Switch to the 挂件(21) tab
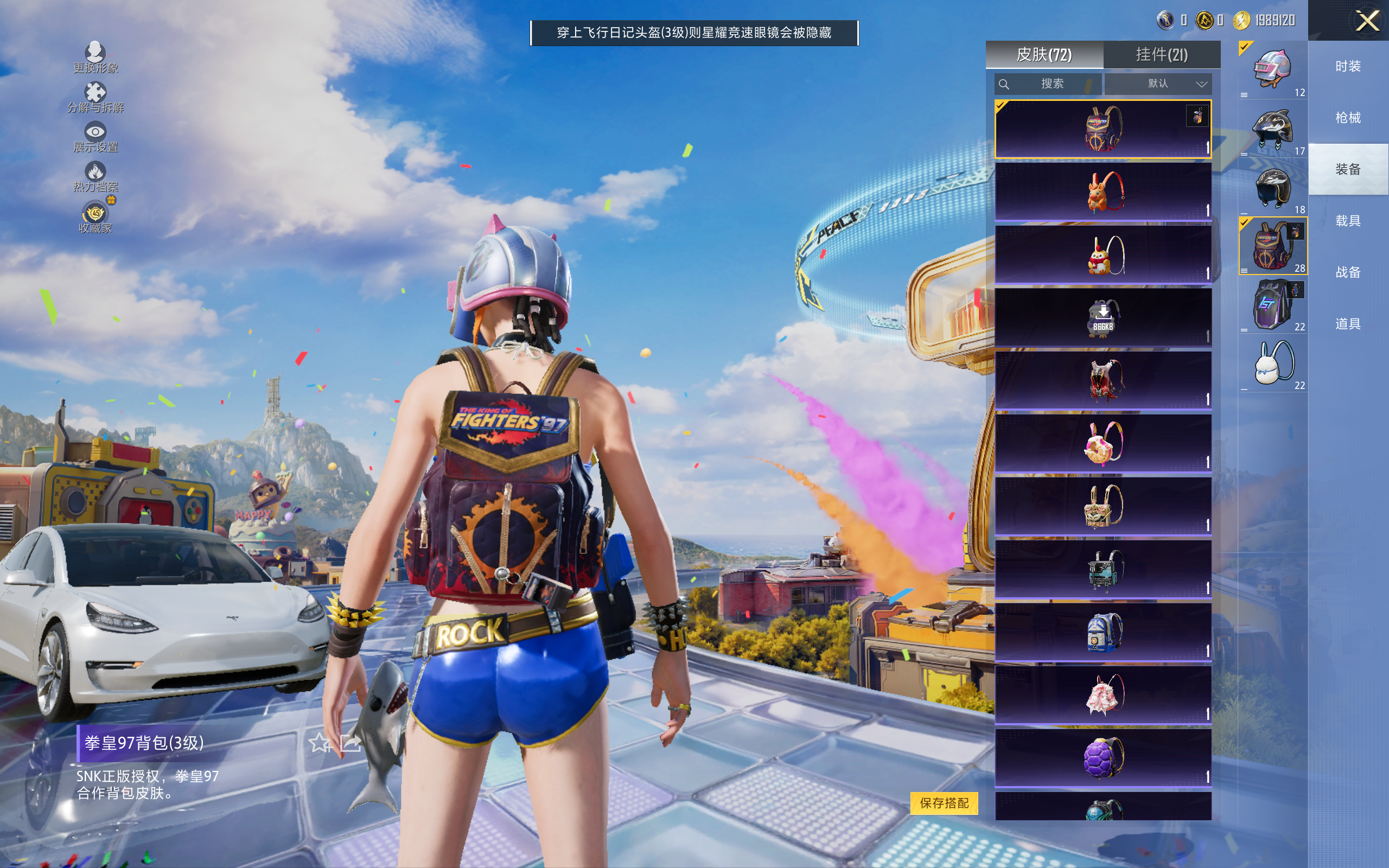Screen dimensions: 1389x868 click(1161, 55)
